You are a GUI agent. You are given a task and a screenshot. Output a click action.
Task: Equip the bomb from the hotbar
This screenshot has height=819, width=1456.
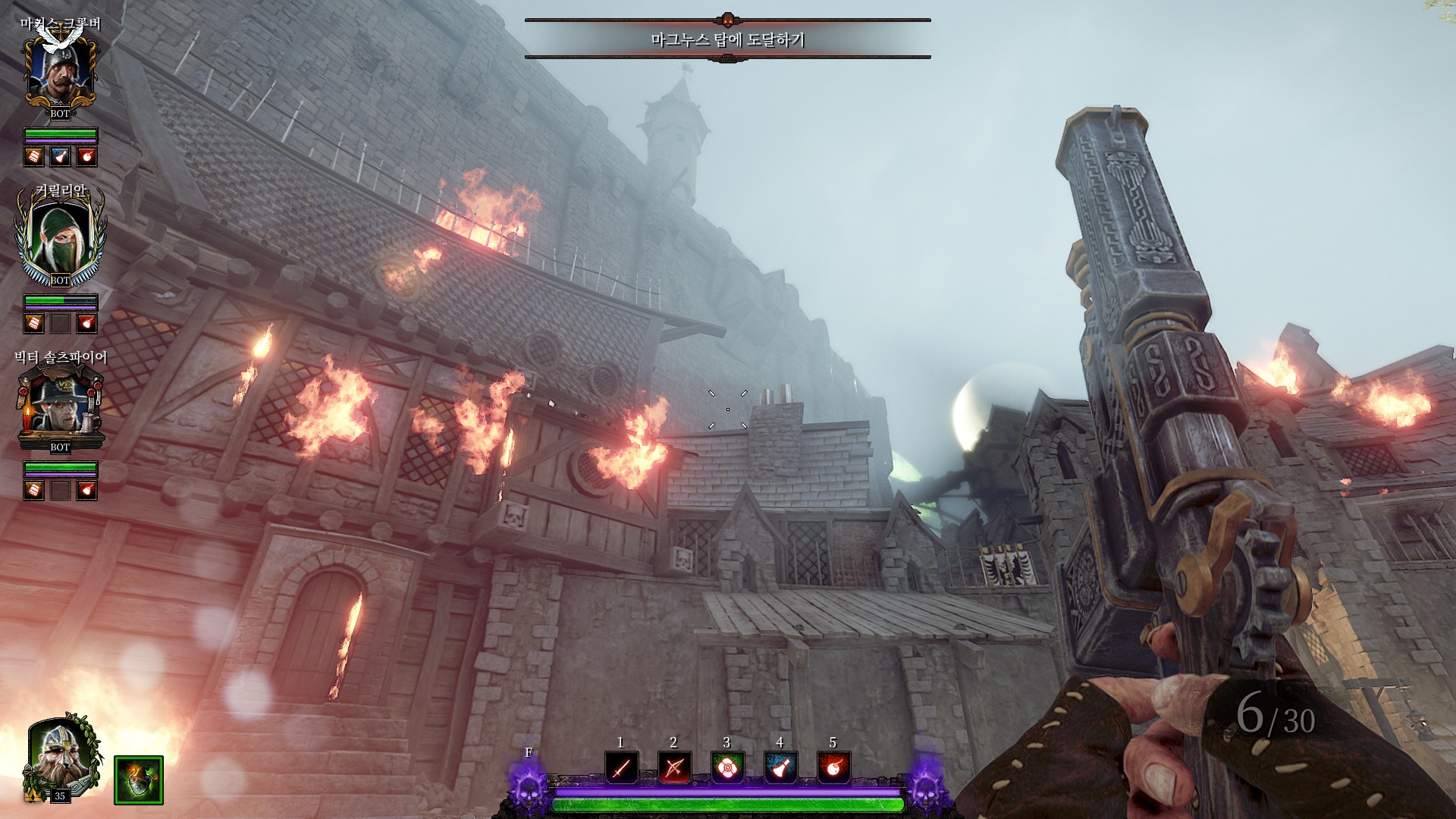[x=833, y=768]
